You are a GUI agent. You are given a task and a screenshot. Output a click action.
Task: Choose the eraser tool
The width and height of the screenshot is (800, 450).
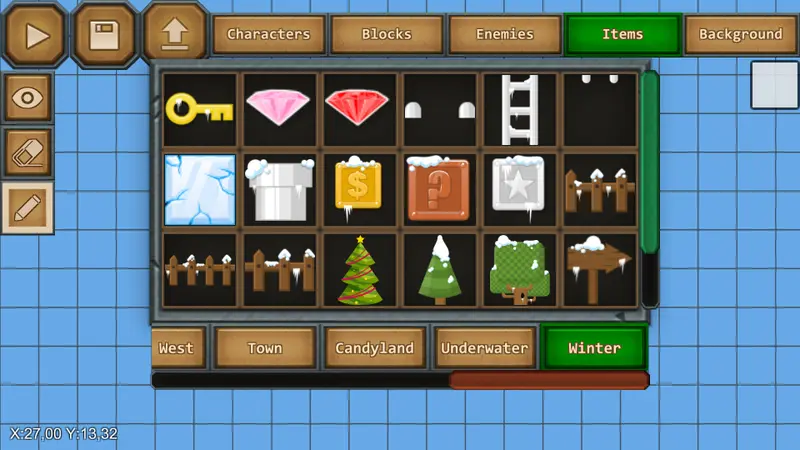(29, 153)
